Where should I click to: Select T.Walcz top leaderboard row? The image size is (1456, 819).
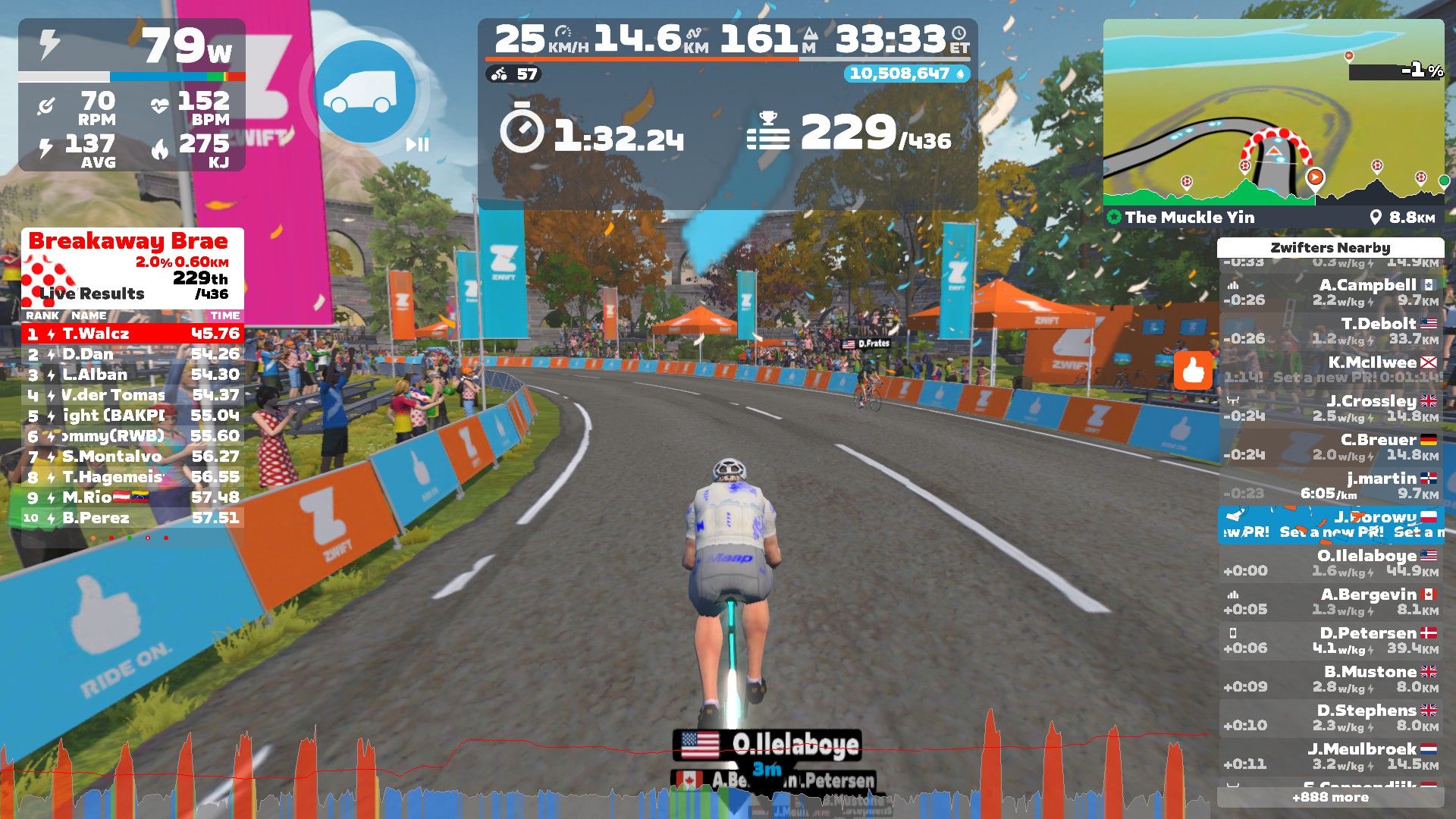[133, 334]
